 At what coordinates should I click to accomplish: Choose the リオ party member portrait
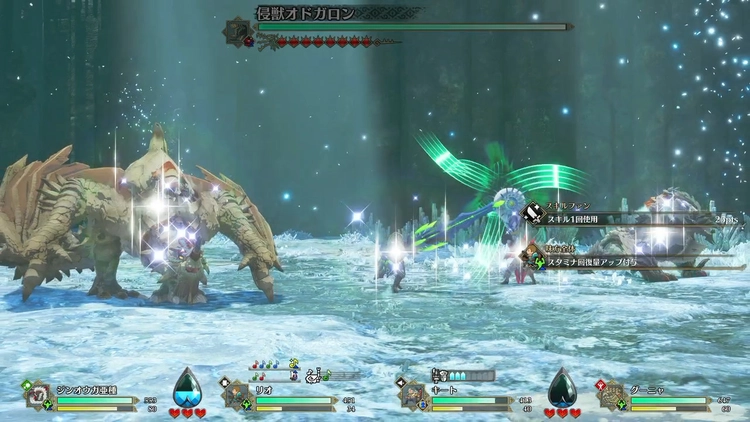click(x=236, y=395)
